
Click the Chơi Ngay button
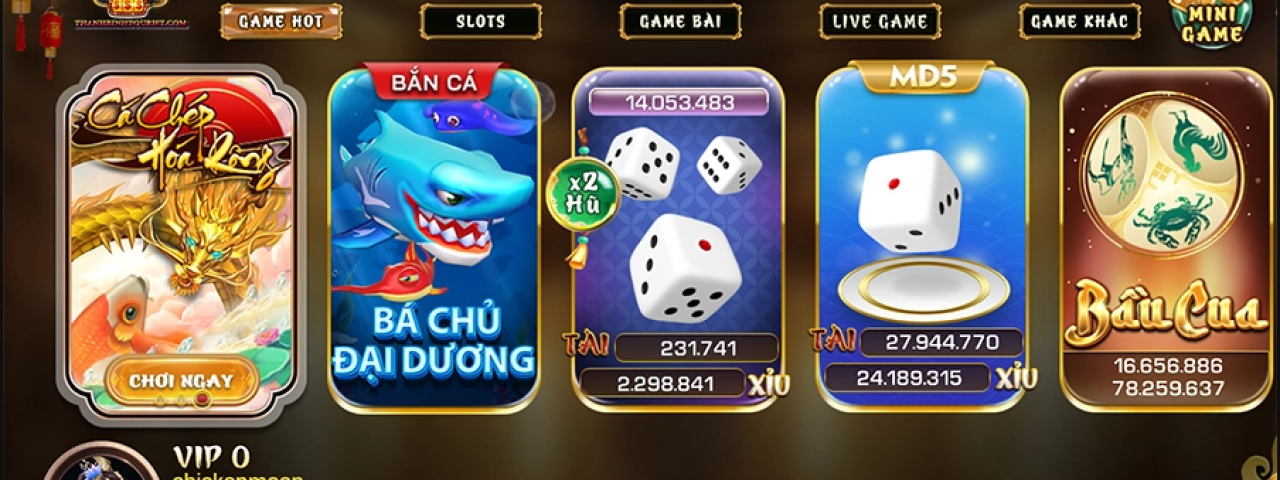[x=181, y=380]
